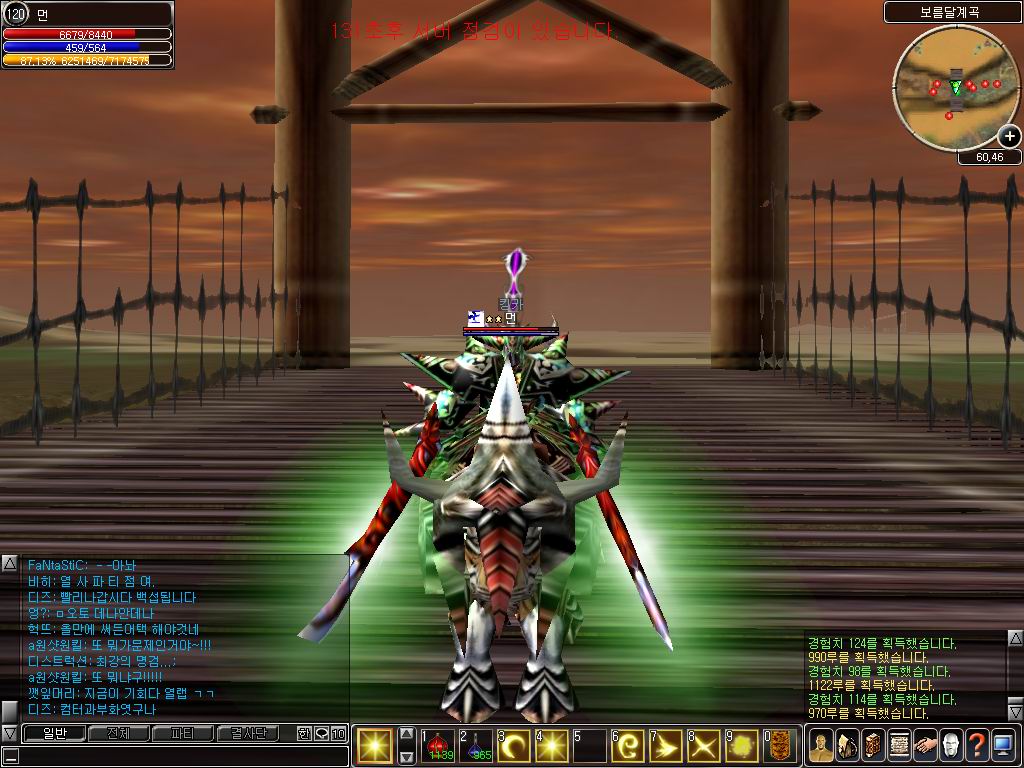Activate the spiral skill in slot 6
The height and width of the screenshot is (768, 1024).
tap(628, 746)
